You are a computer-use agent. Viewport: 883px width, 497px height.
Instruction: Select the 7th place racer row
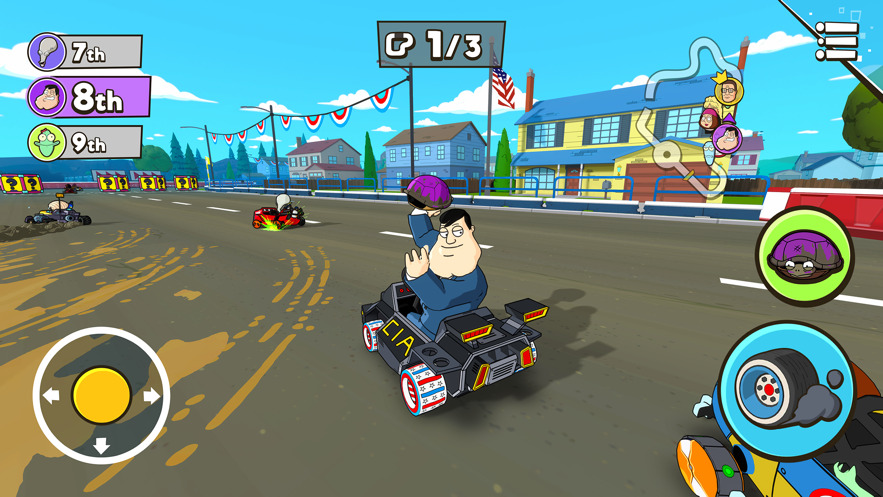point(84,51)
